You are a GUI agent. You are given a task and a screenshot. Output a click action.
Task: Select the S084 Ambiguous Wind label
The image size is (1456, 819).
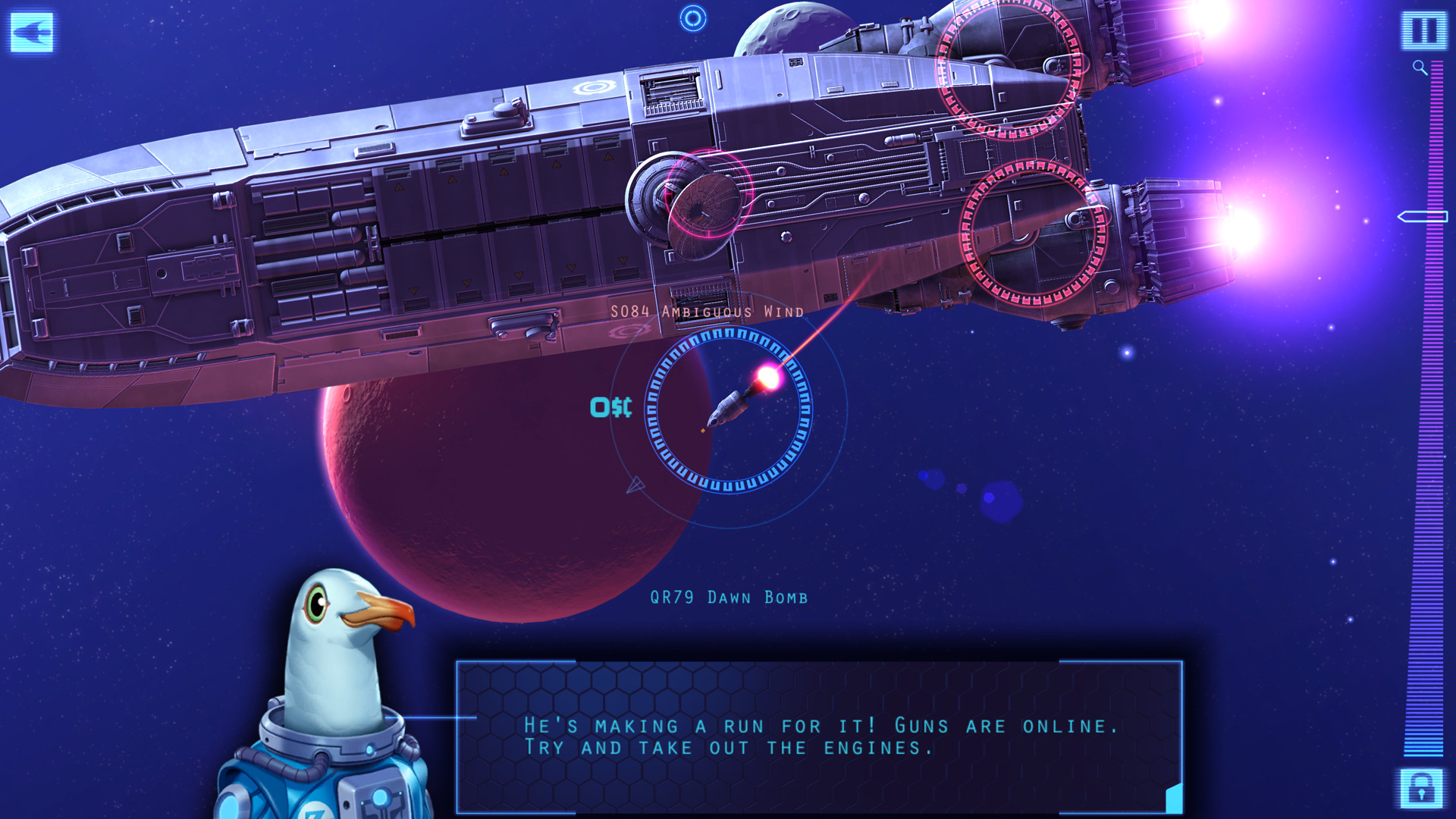[x=705, y=309]
